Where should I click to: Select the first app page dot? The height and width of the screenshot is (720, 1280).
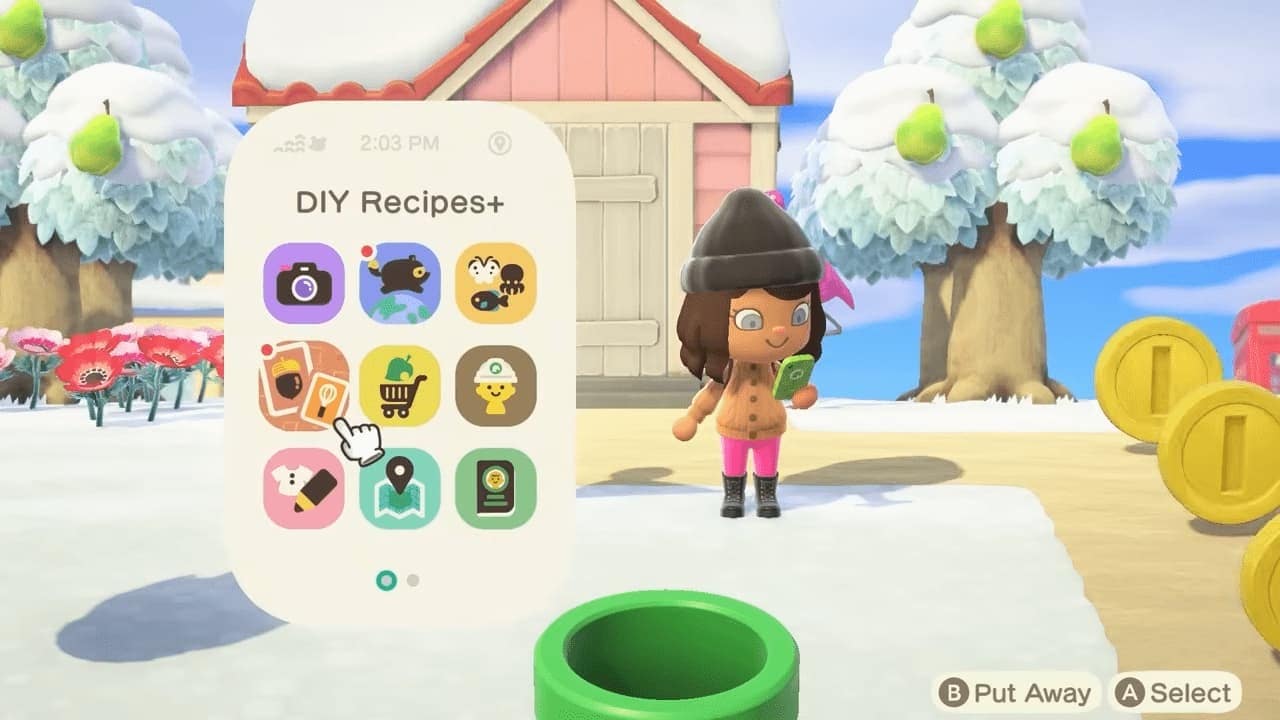click(386, 580)
